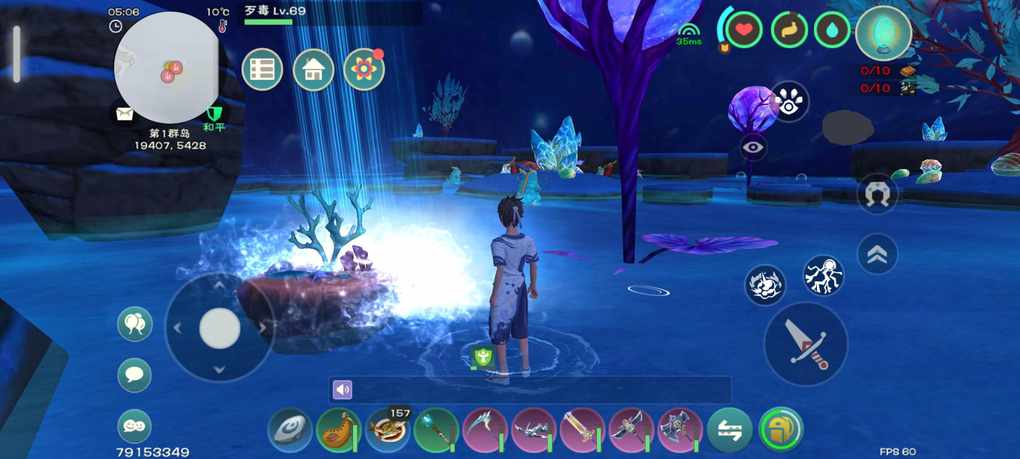Select the food bowl slot showing 157
This screenshot has width=1020, height=459.
click(x=387, y=430)
